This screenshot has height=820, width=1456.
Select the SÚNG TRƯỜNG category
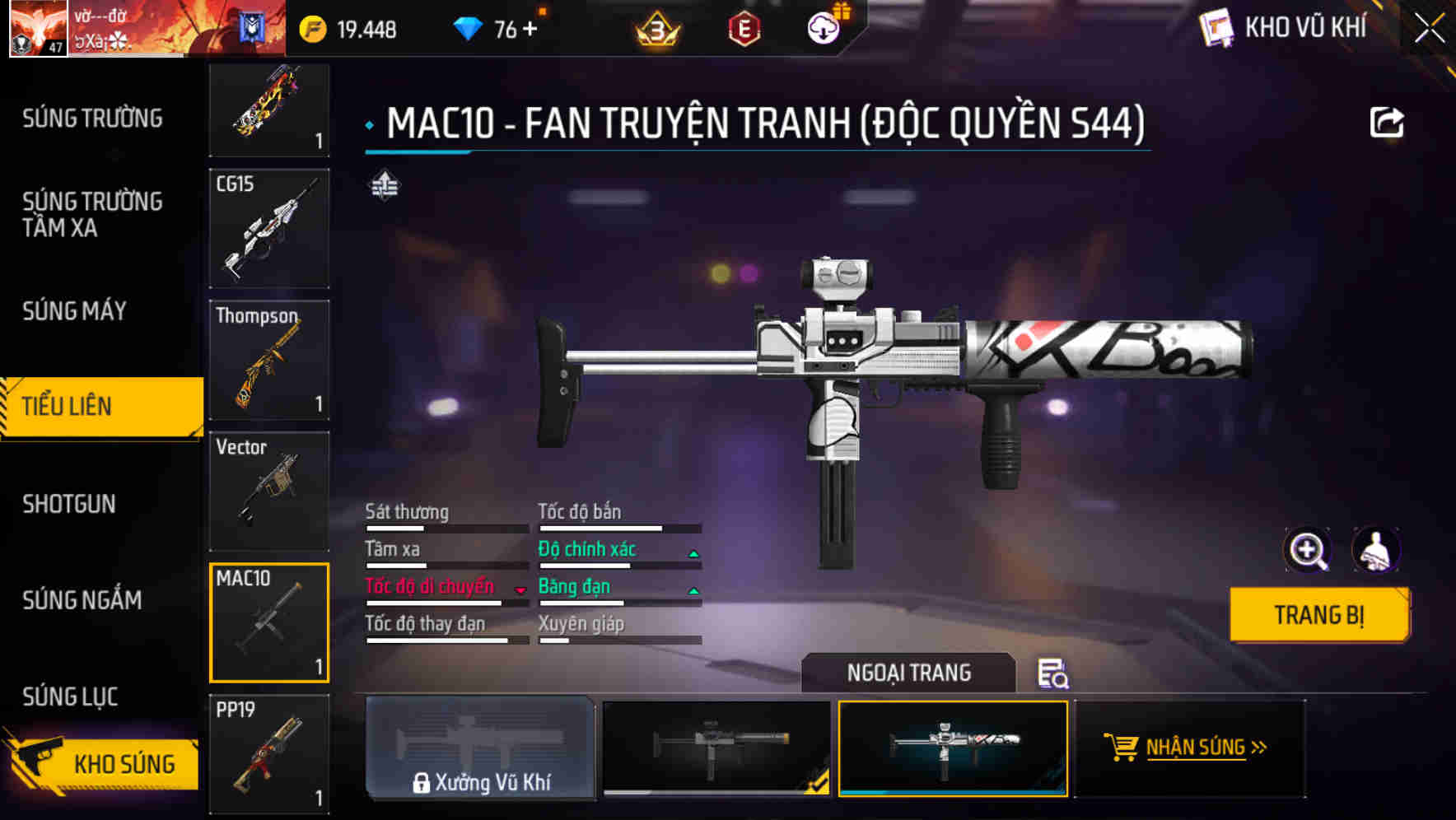(x=92, y=119)
